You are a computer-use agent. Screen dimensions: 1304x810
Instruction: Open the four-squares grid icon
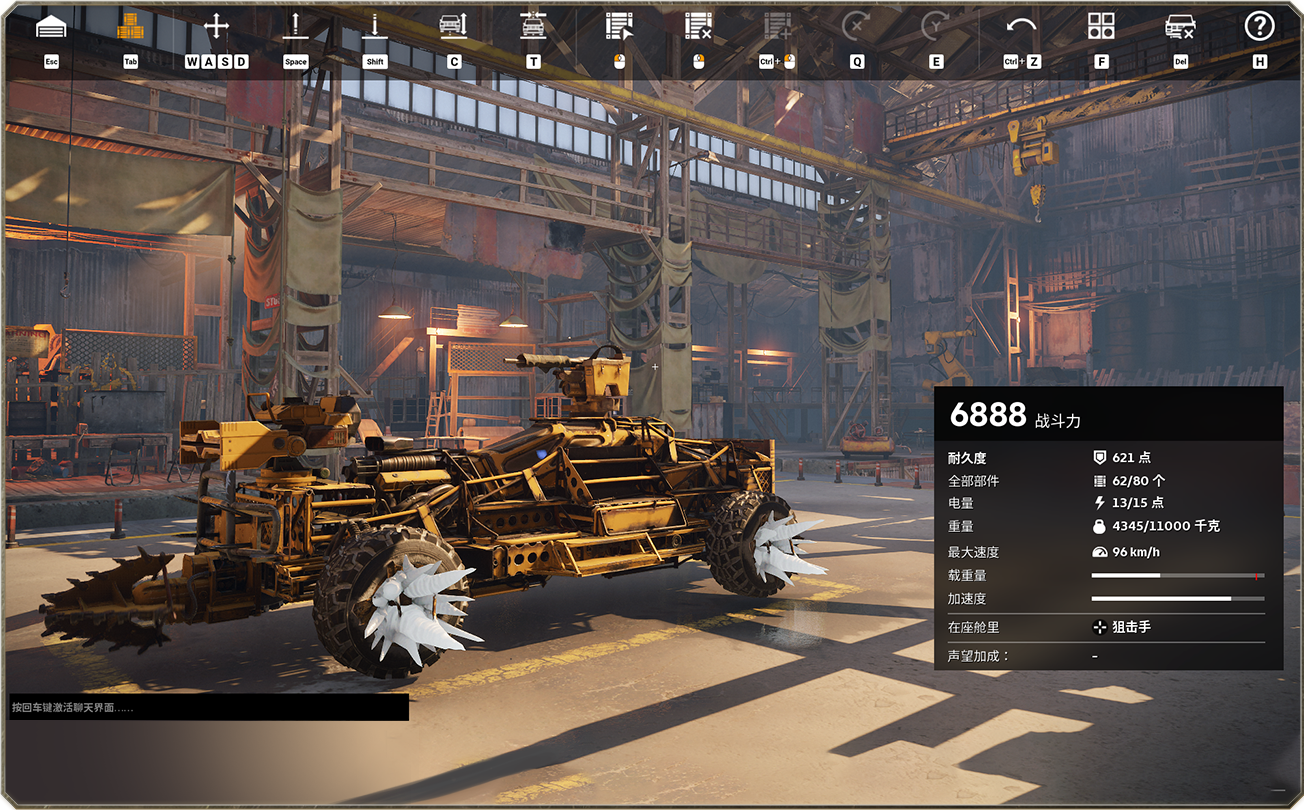tap(1101, 27)
